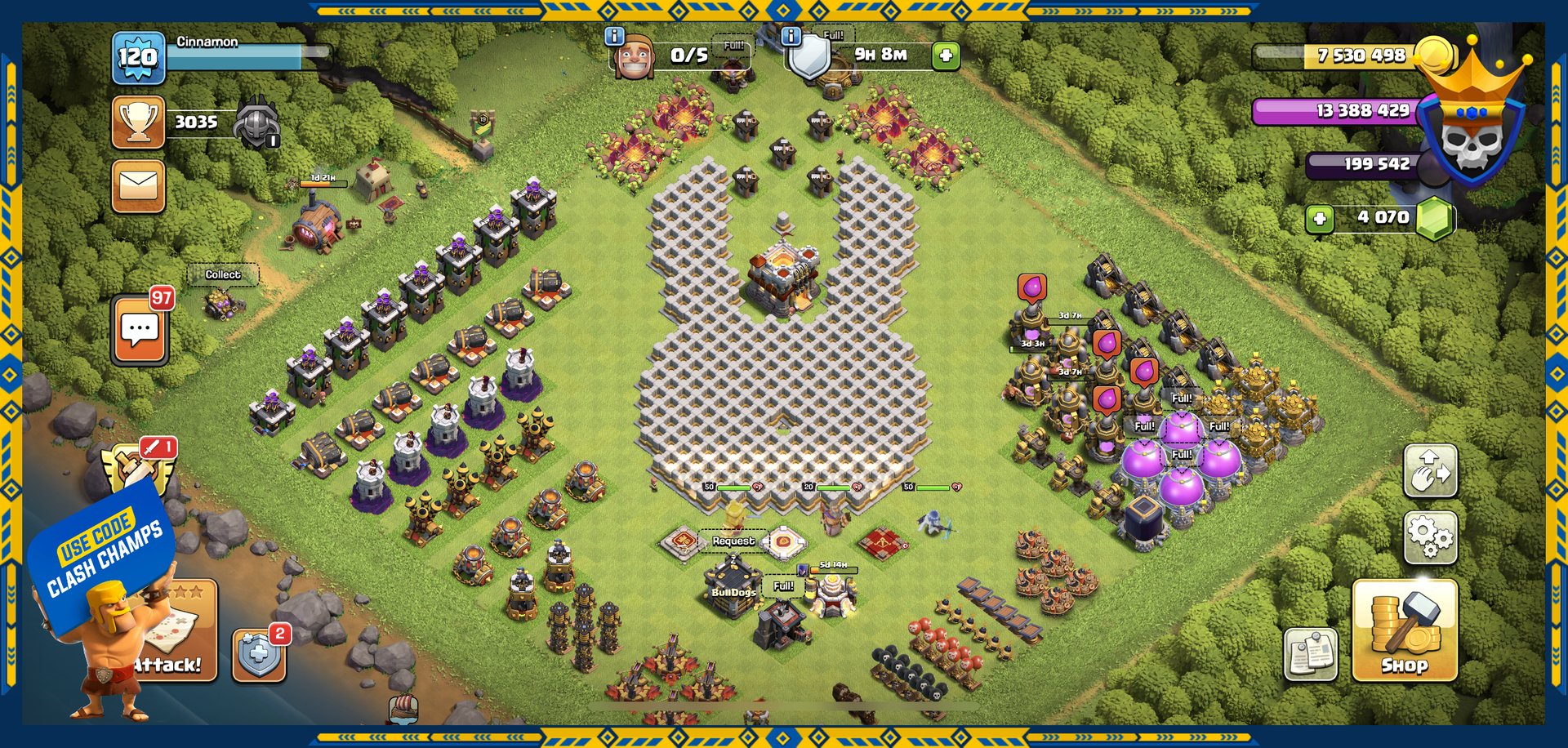Tap the Collect bubble
This screenshot has height=748, width=1568.
pyautogui.click(x=223, y=275)
